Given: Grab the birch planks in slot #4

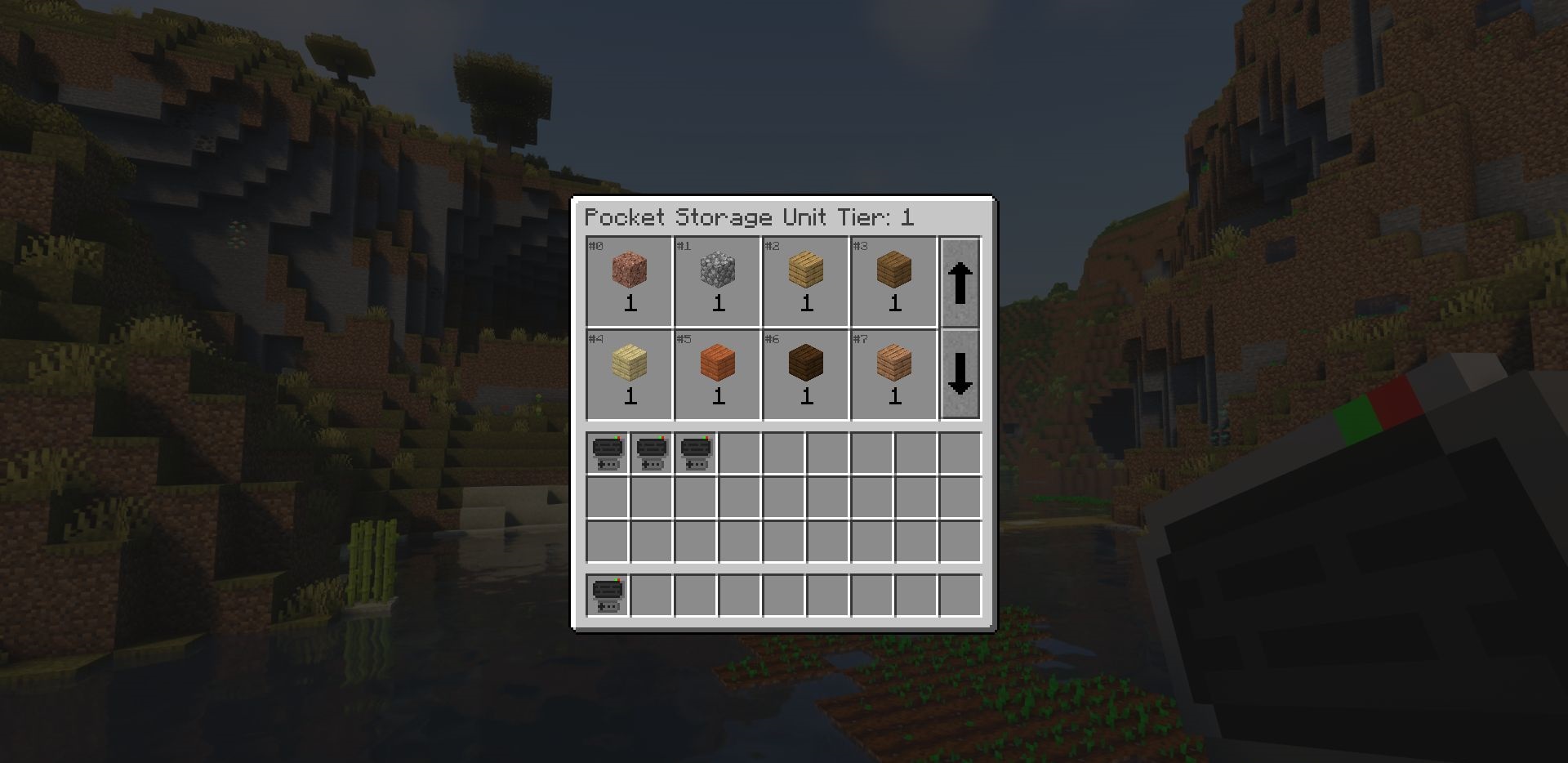Looking at the screenshot, I should [630, 364].
